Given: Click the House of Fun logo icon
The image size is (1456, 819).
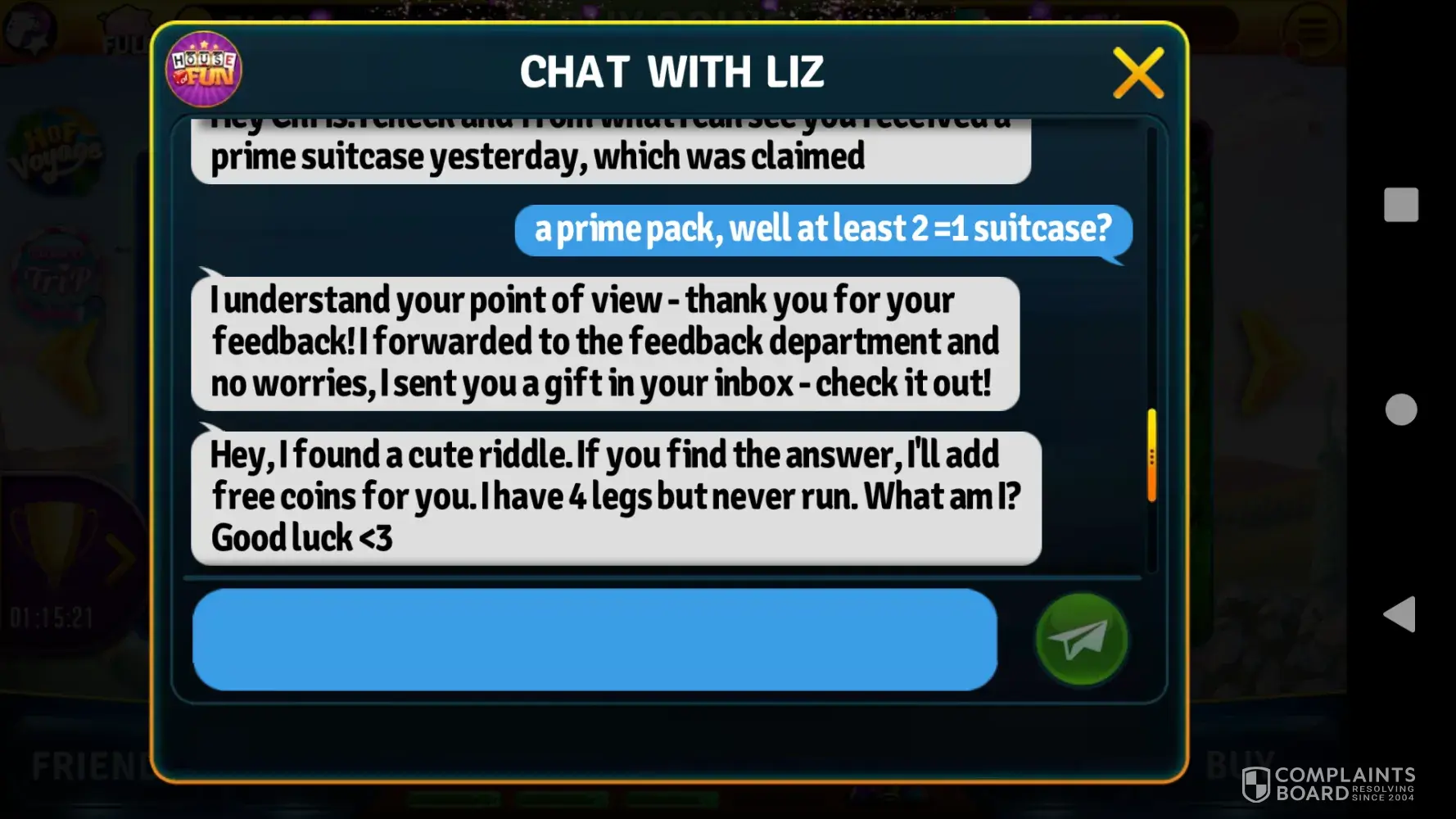Looking at the screenshot, I should pyautogui.click(x=204, y=70).
